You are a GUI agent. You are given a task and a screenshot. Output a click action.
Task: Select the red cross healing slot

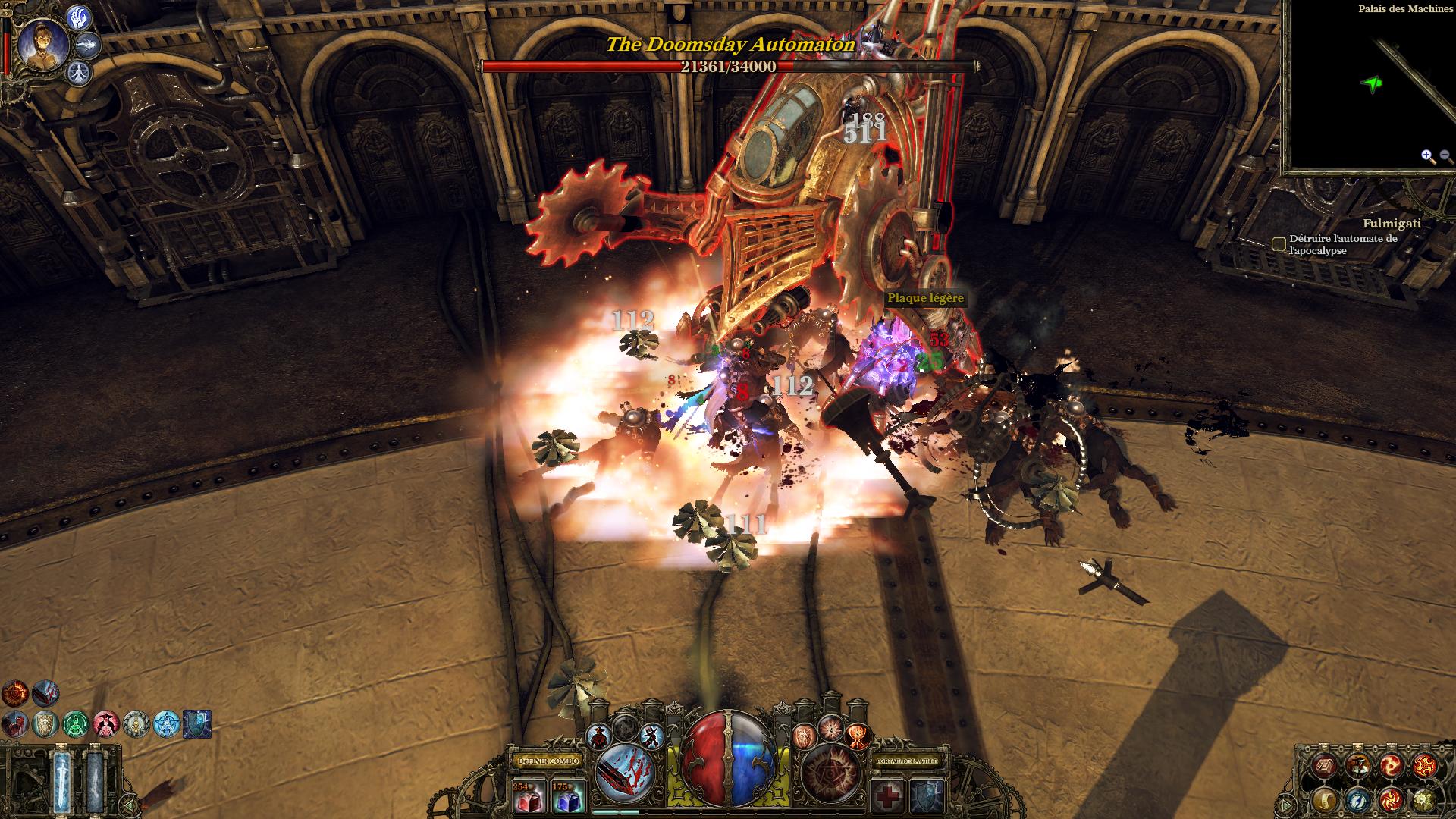pyautogui.click(x=887, y=798)
